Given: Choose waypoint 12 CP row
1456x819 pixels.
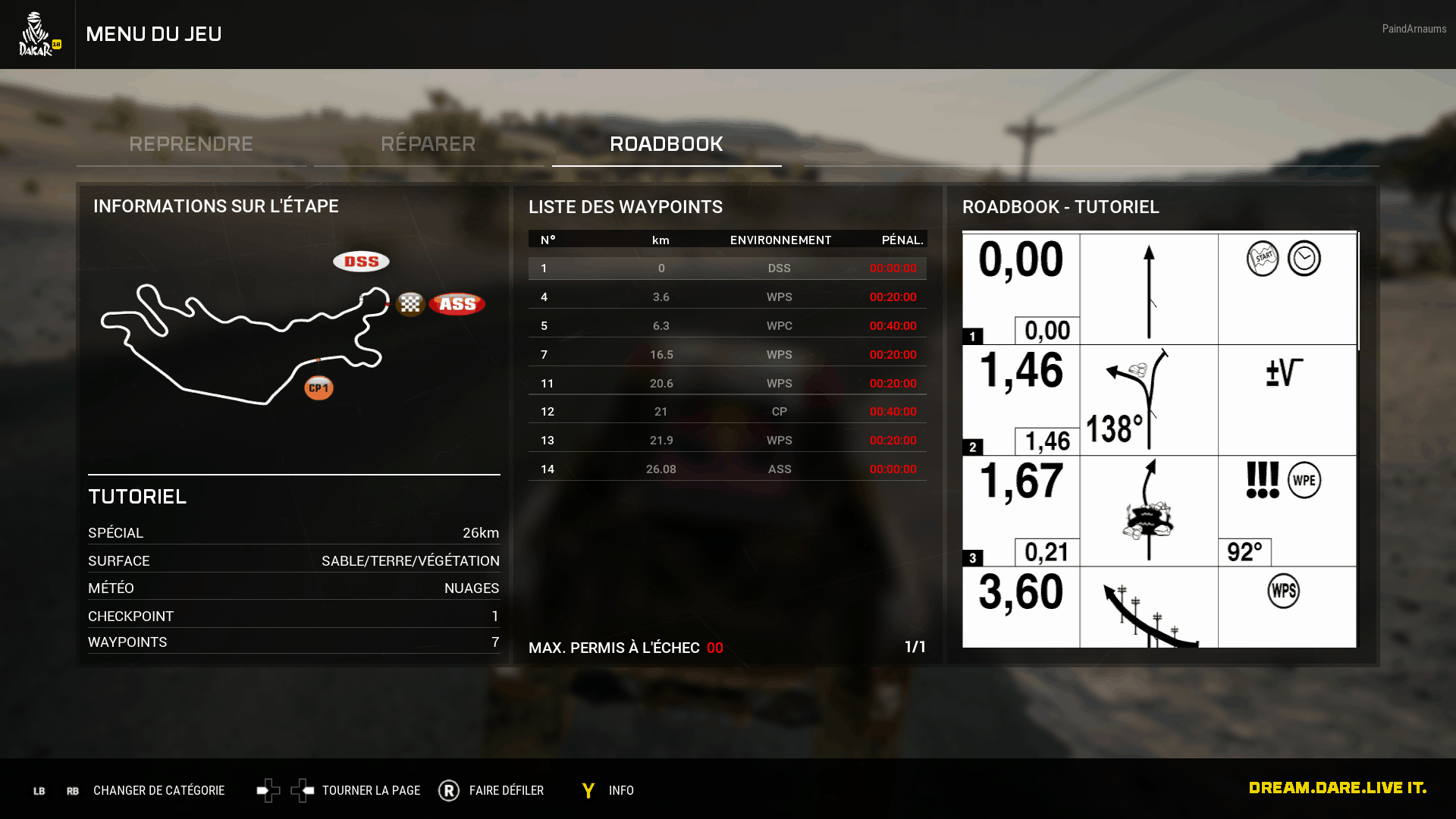Looking at the screenshot, I should coord(727,412).
